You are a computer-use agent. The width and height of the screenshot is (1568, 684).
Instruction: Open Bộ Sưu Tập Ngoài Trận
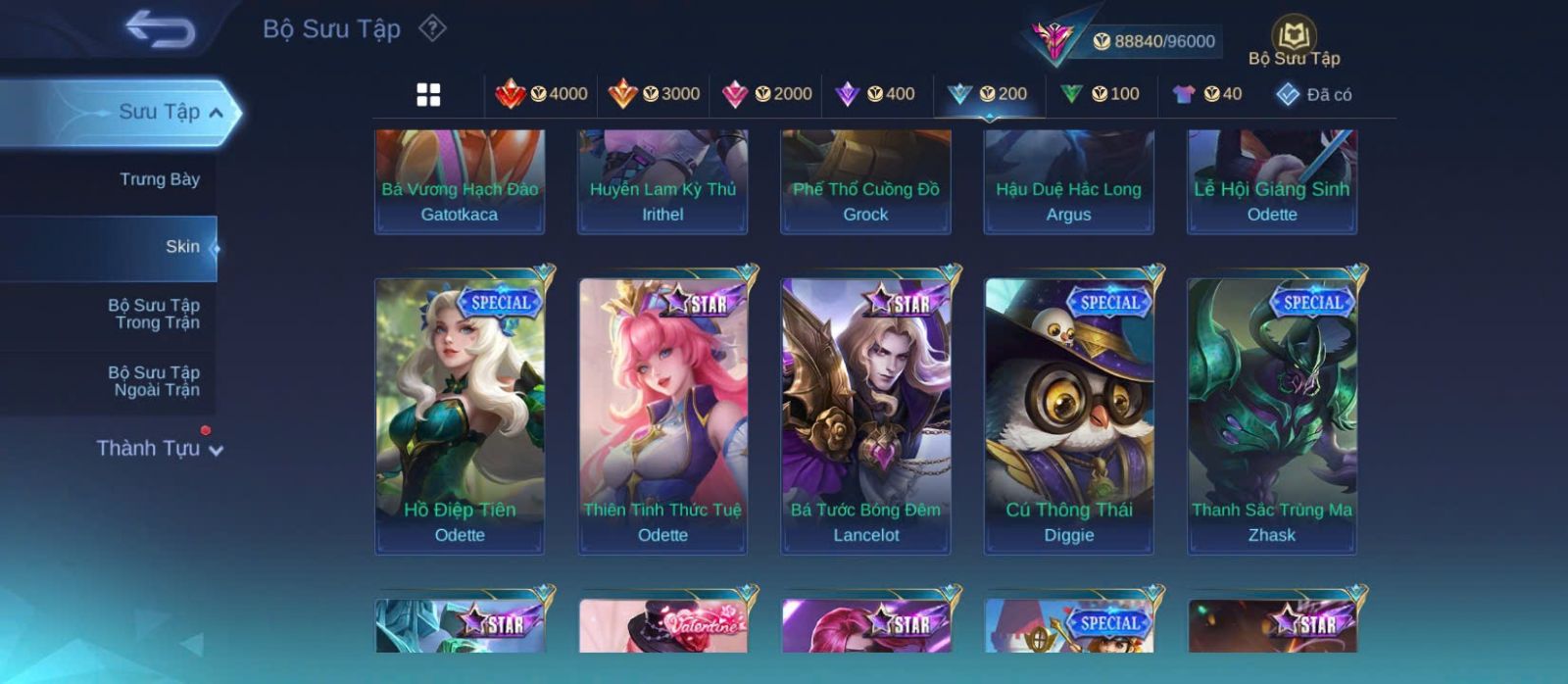coord(155,381)
